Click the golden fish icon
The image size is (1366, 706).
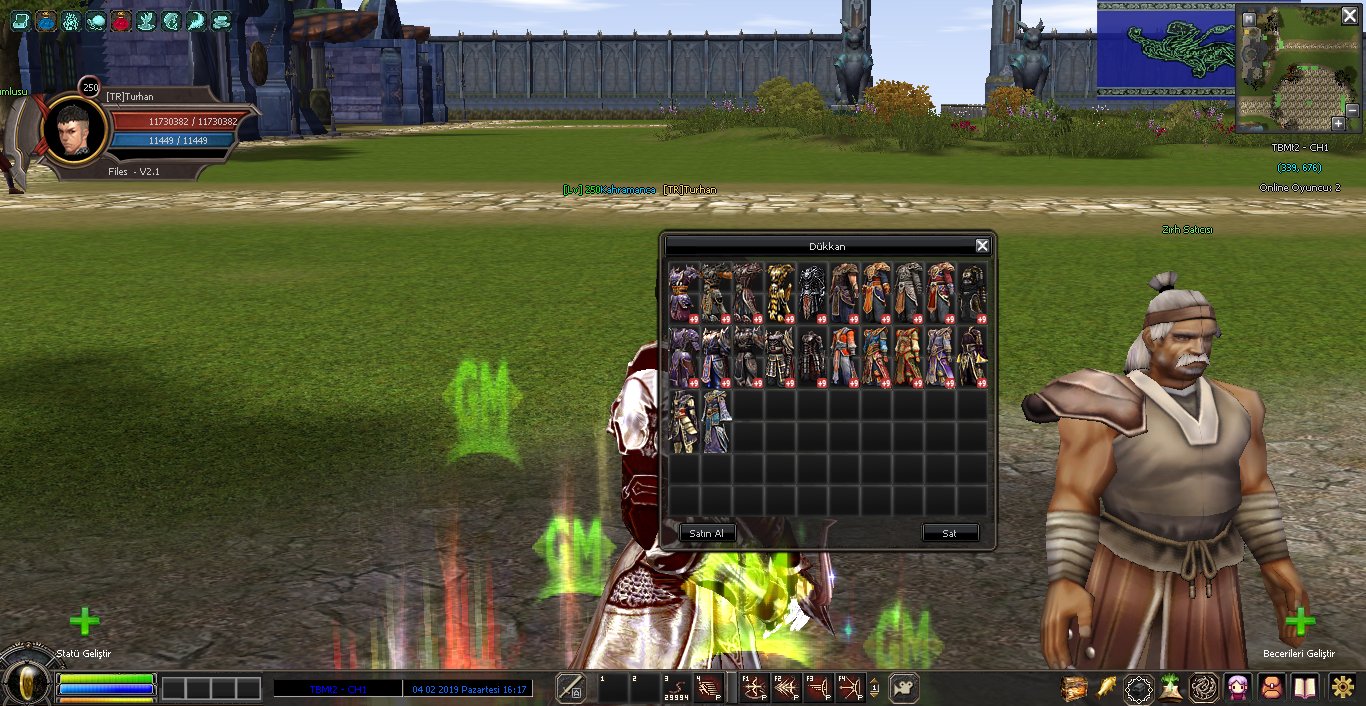[1107, 688]
